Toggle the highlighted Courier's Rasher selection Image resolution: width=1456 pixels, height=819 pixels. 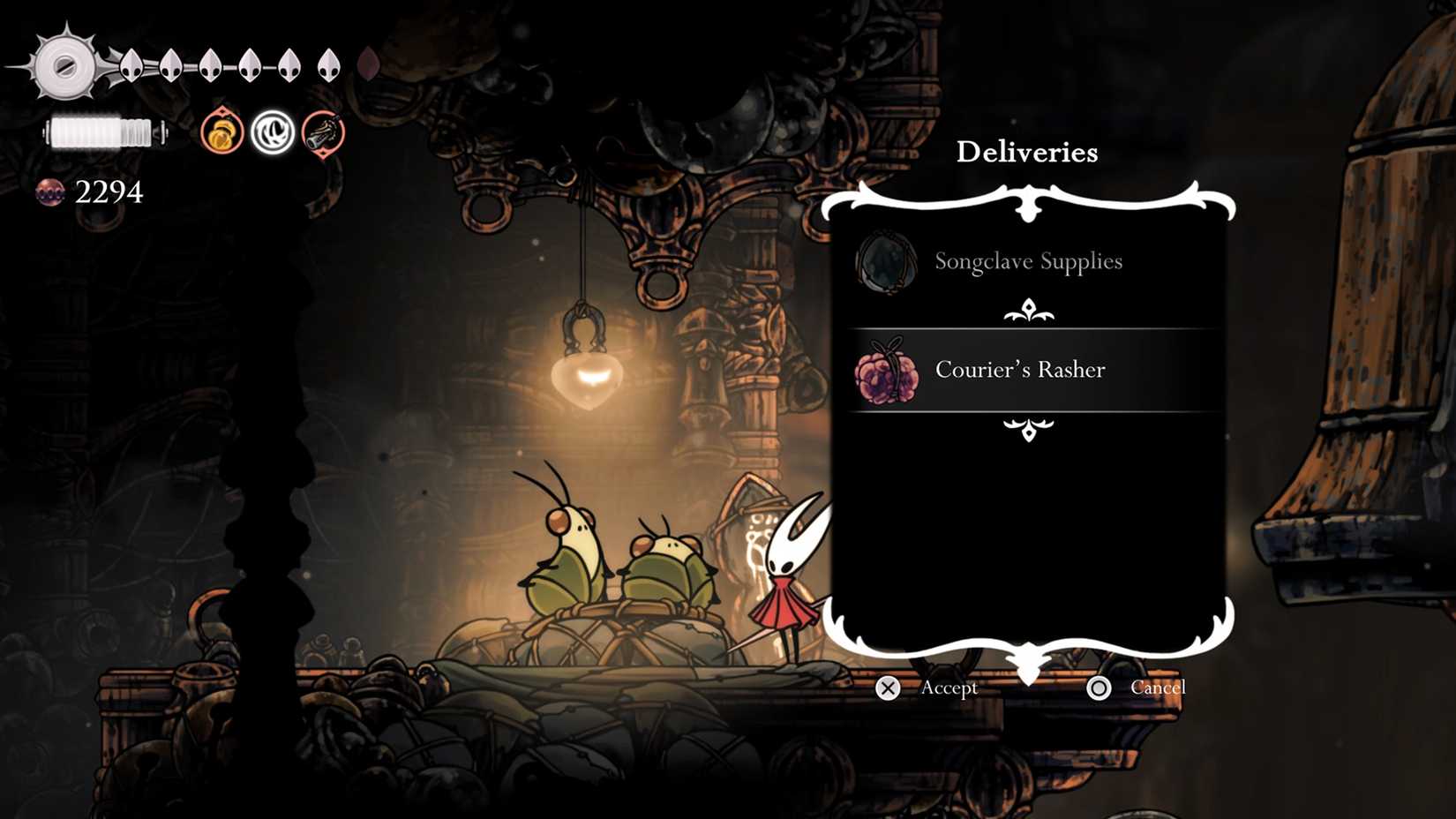[x=1019, y=370]
